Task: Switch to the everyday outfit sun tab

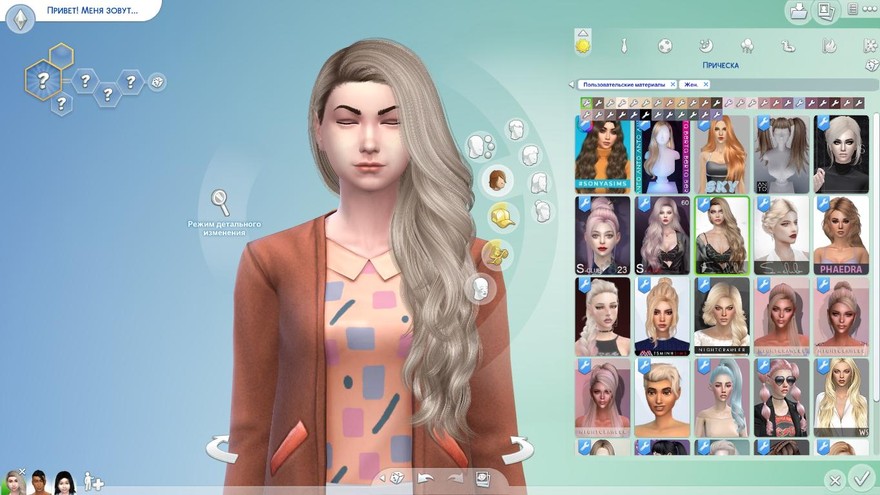Action: point(583,45)
